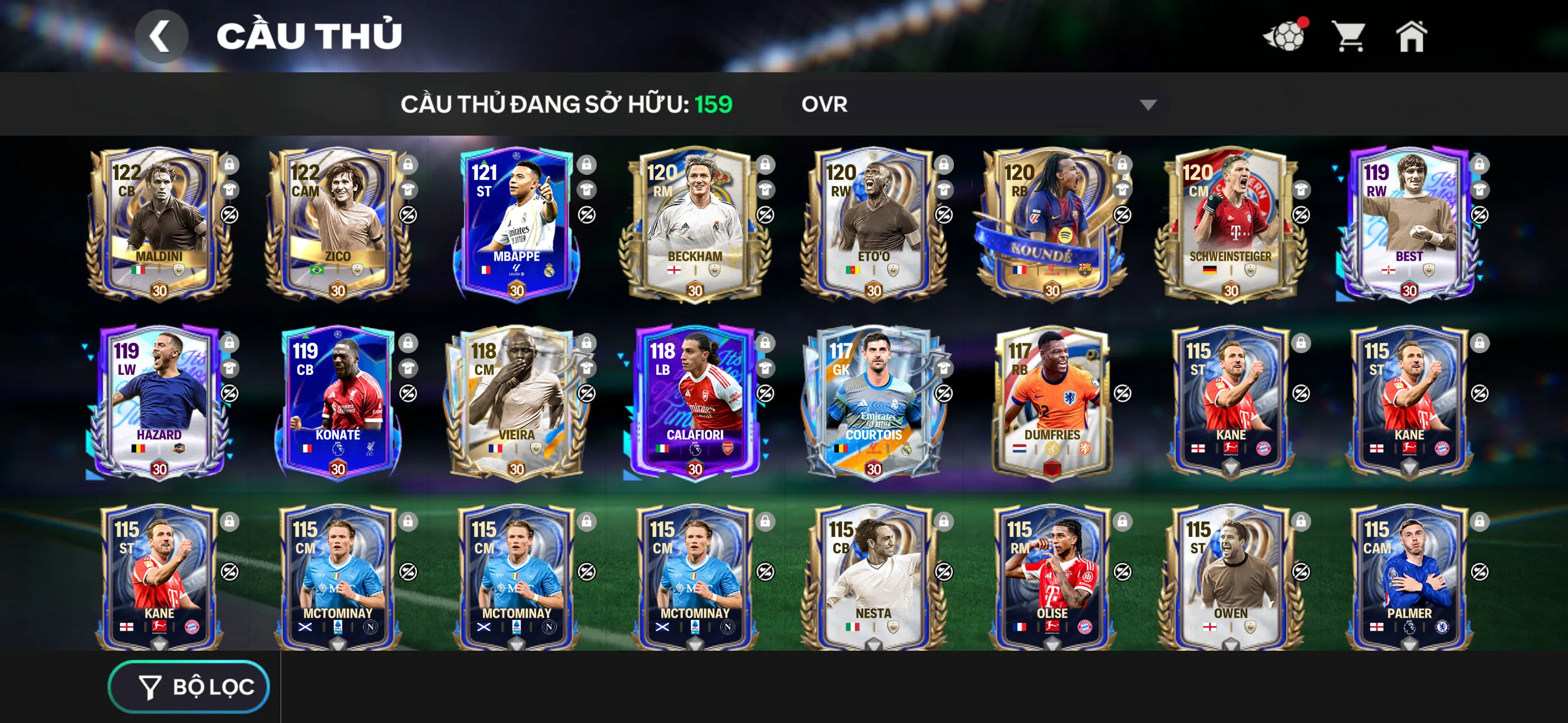The height and width of the screenshot is (723, 1568).
Task: Click the kit icon on Eto'o's card
Action: [944, 191]
